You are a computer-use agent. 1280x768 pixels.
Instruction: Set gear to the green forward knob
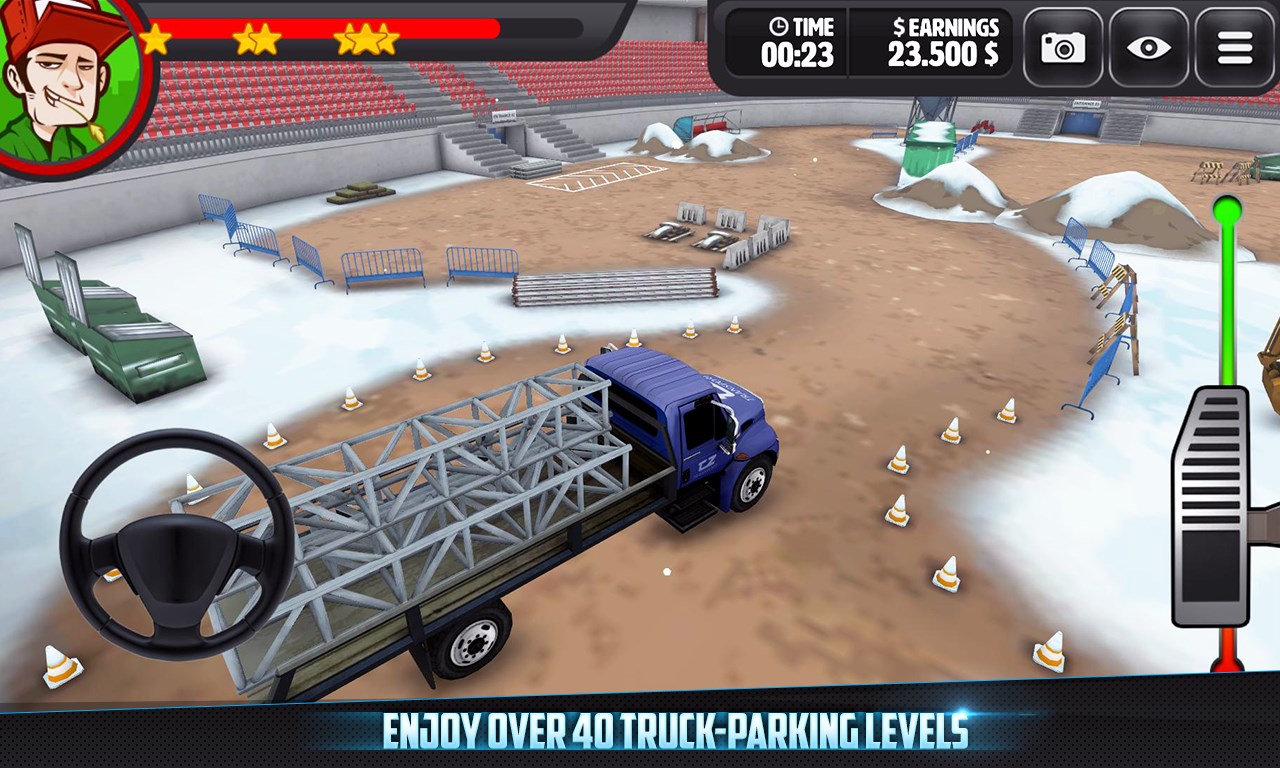point(1226,210)
